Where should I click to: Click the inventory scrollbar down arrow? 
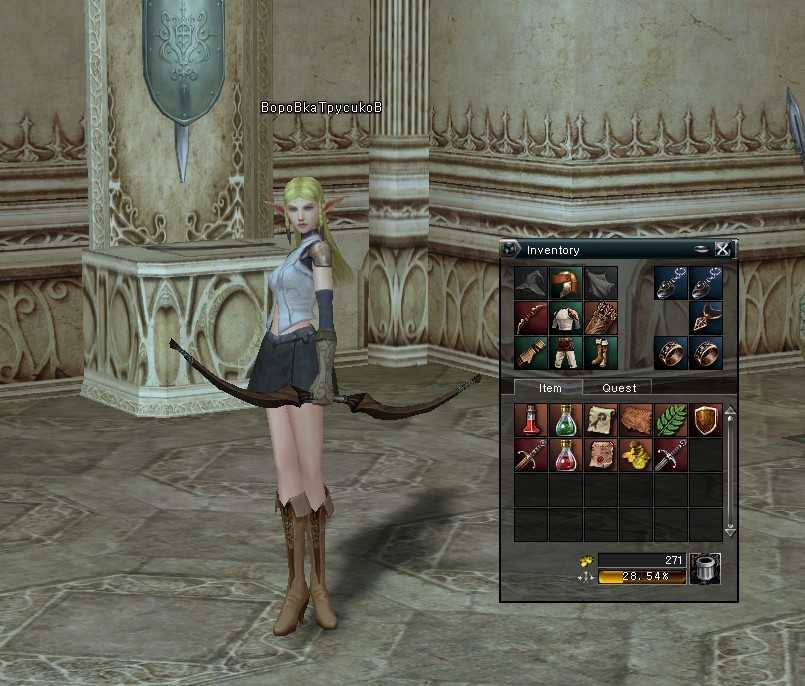pyautogui.click(x=730, y=532)
